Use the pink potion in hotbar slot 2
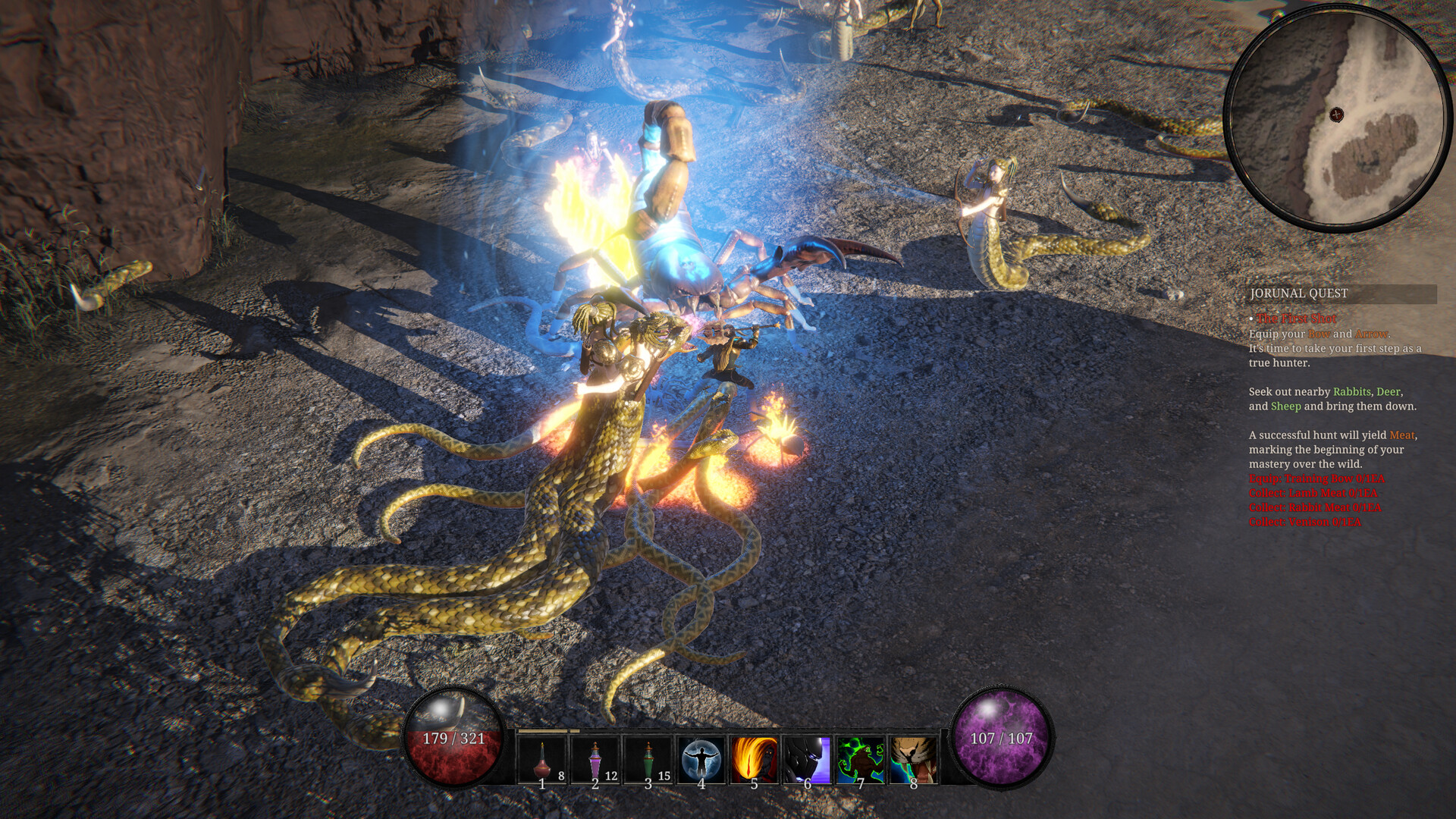1456x819 pixels. (x=595, y=761)
